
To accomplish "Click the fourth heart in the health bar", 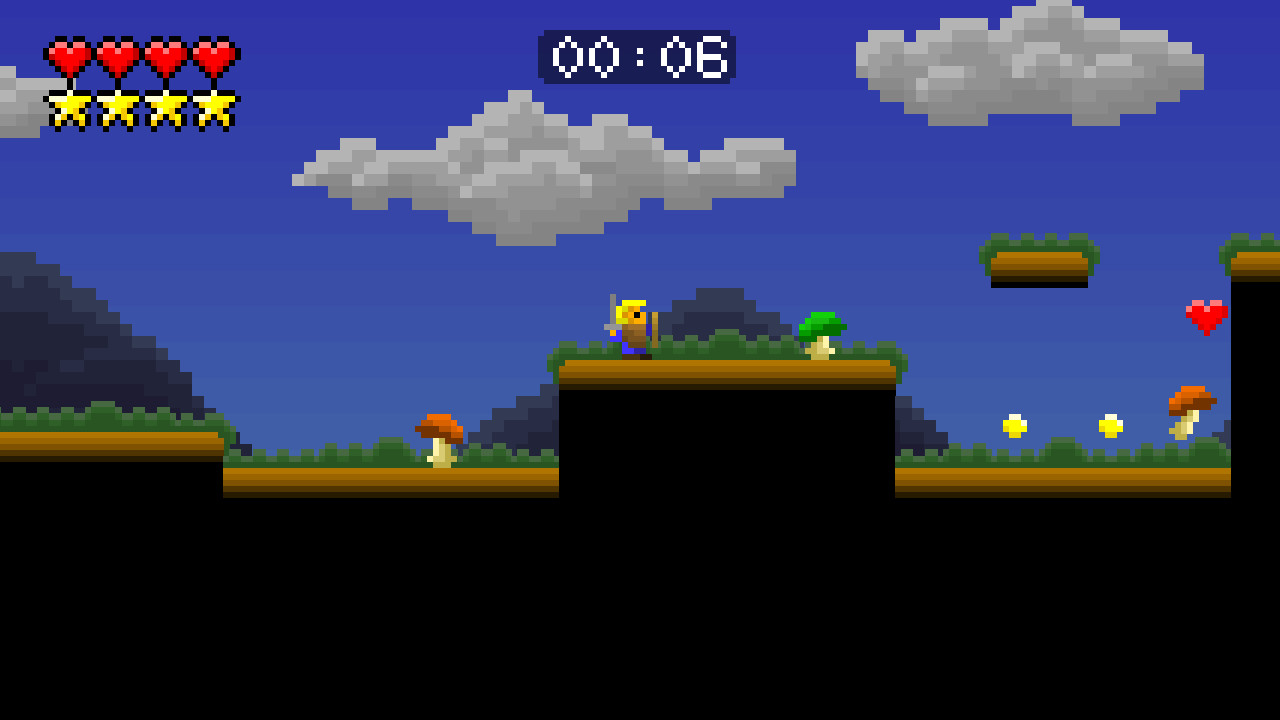I will point(213,57).
